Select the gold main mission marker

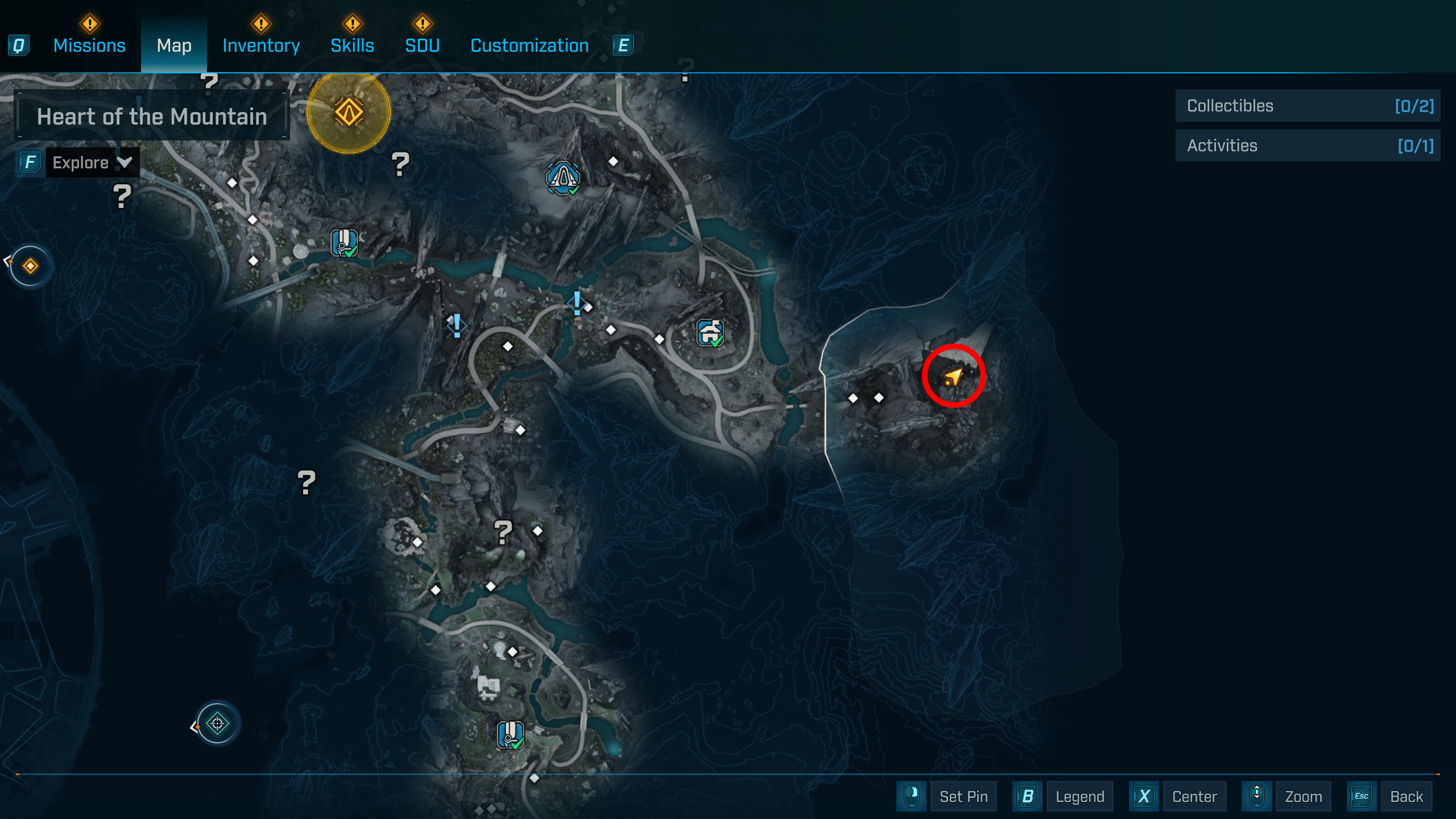pos(349,112)
